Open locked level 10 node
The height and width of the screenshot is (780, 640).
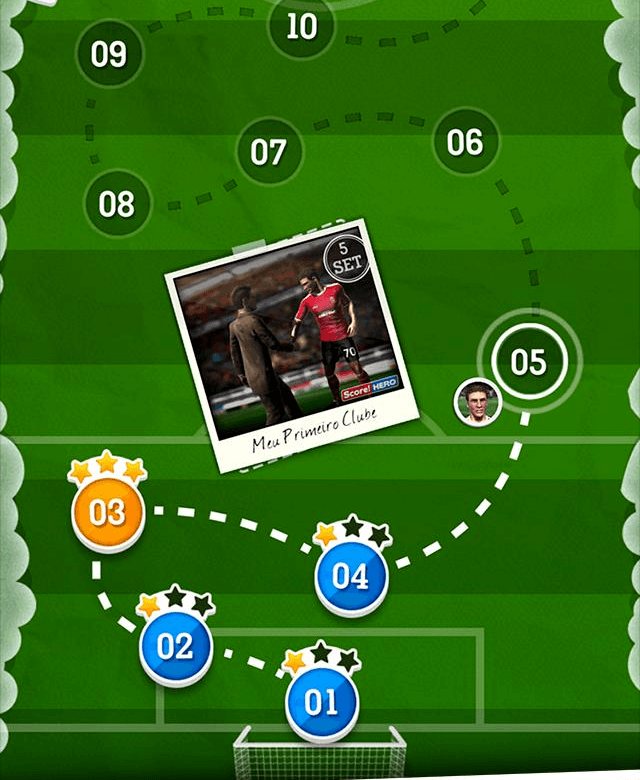(301, 26)
